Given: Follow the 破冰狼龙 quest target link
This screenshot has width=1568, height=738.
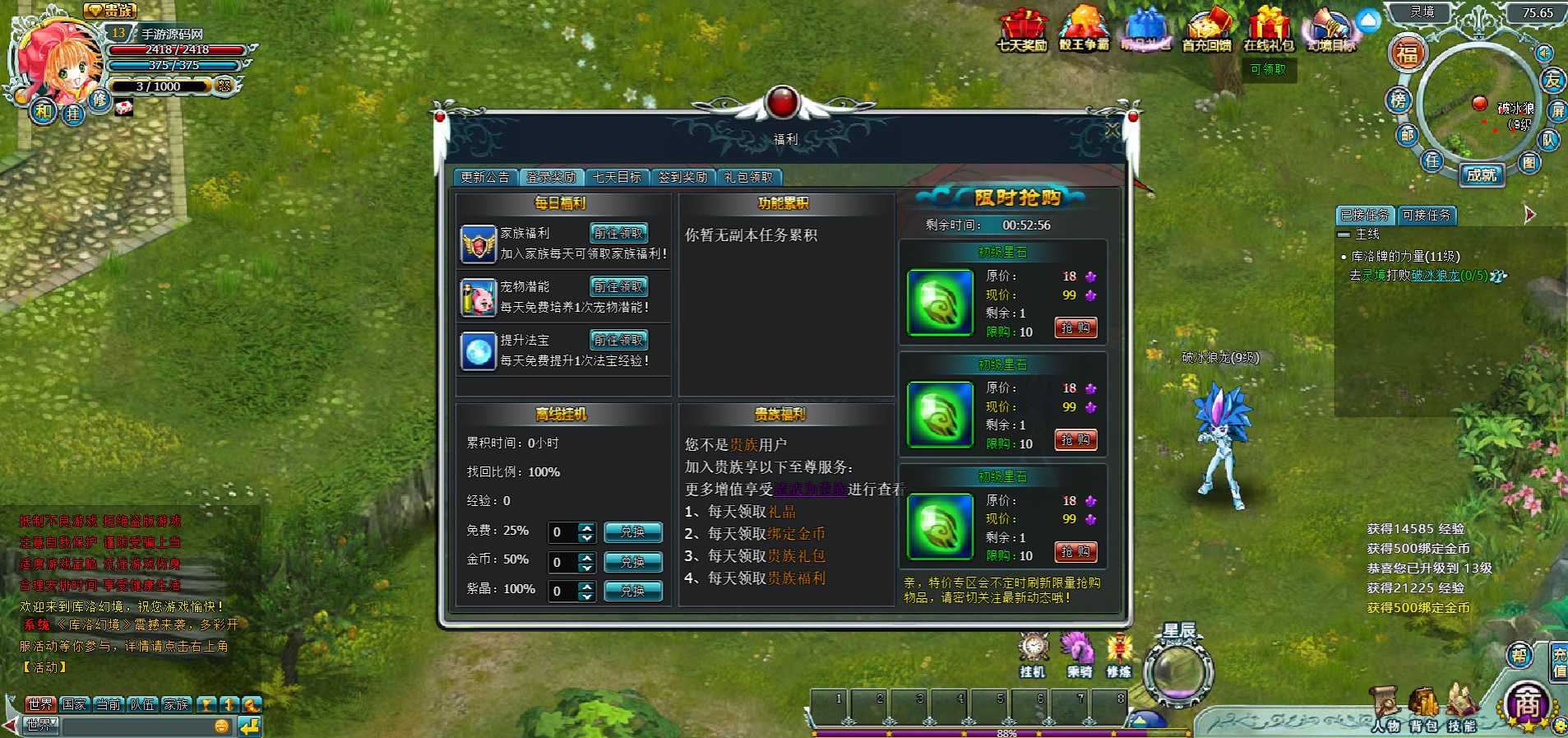Looking at the screenshot, I should tap(1435, 276).
